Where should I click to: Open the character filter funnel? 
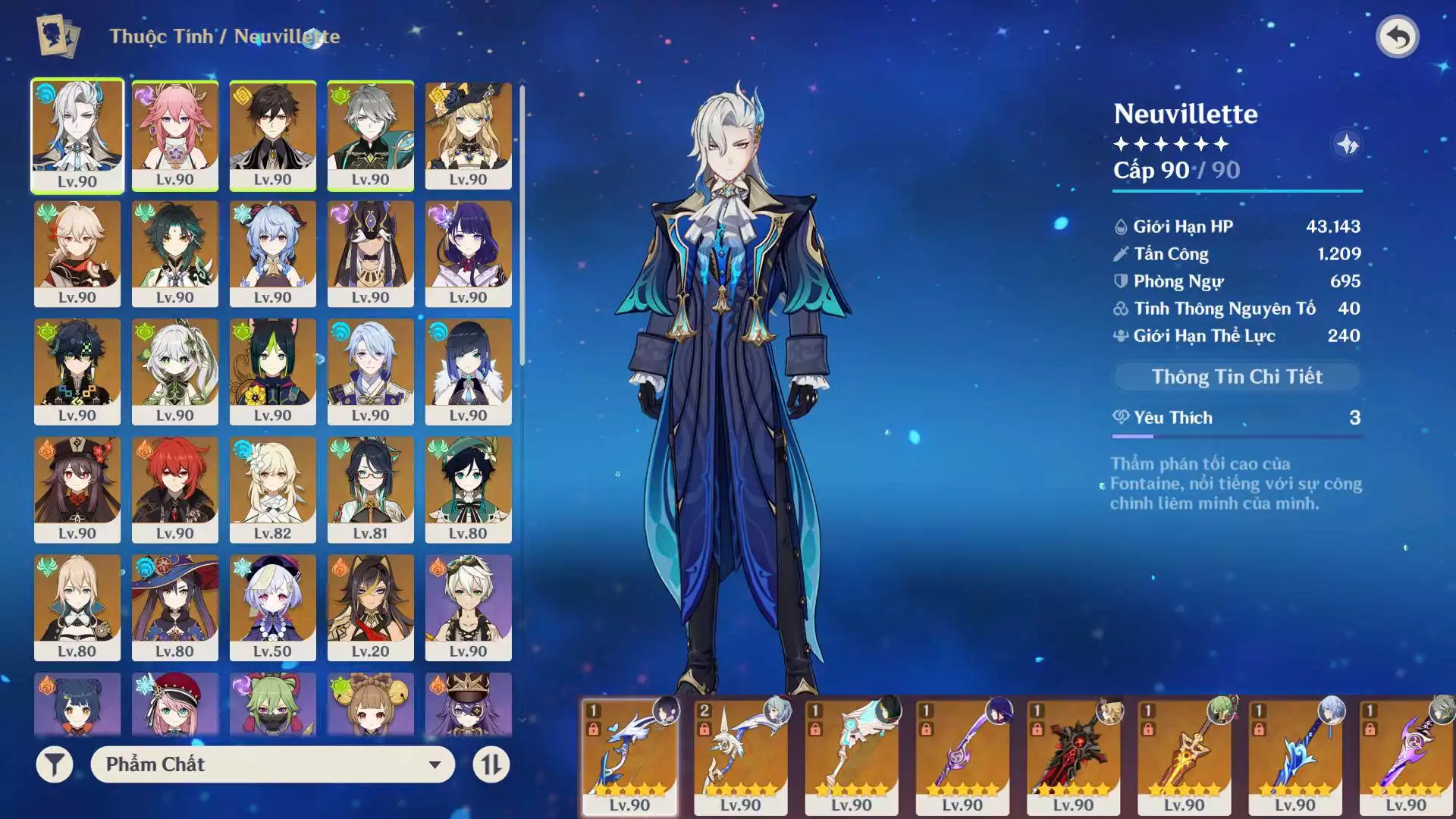[55, 764]
